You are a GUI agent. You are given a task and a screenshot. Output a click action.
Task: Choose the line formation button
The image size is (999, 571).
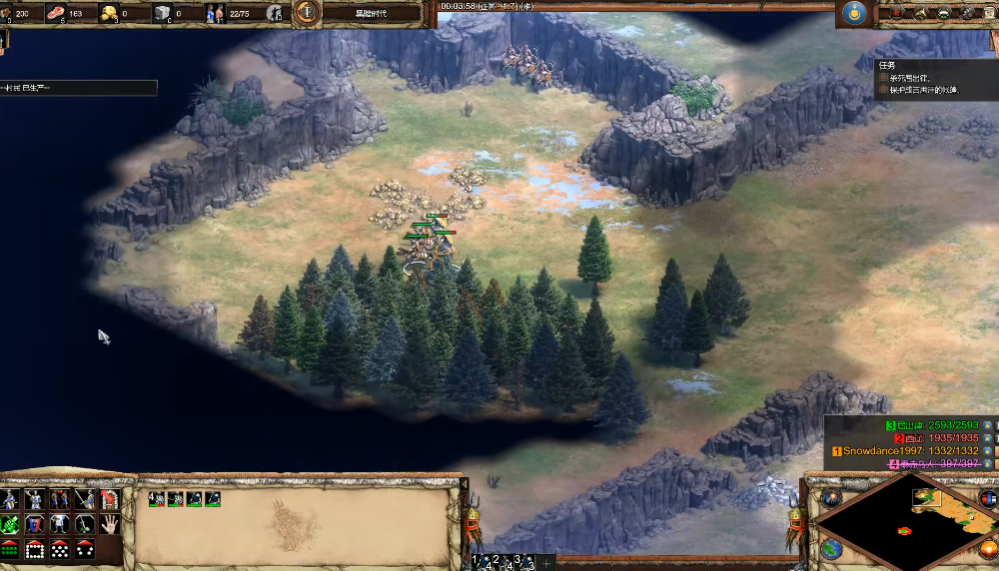11,548
